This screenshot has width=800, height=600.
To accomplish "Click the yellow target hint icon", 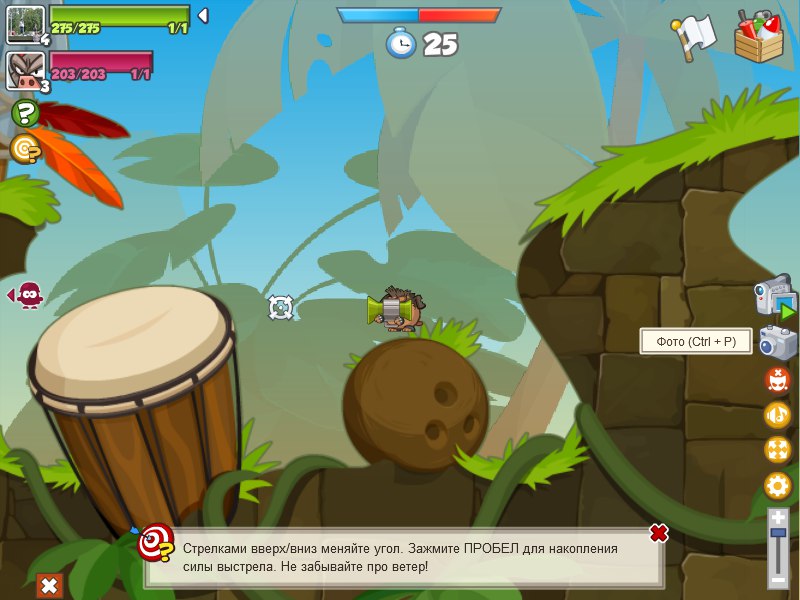I will [x=25, y=149].
